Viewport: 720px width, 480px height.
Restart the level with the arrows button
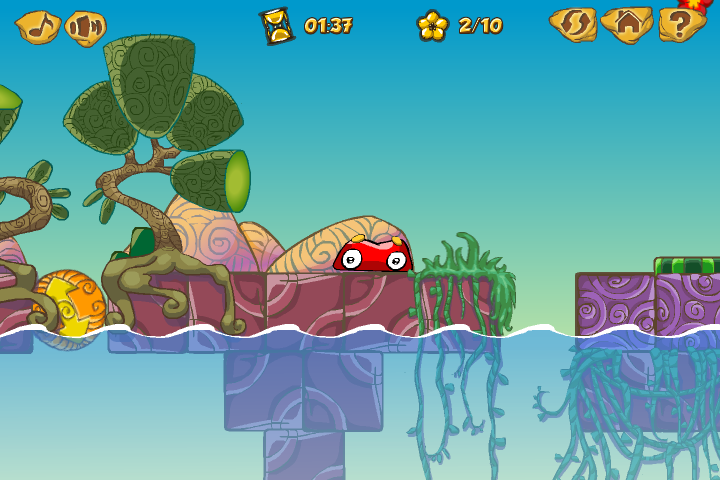pyautogui.click(x=573, y=25)
